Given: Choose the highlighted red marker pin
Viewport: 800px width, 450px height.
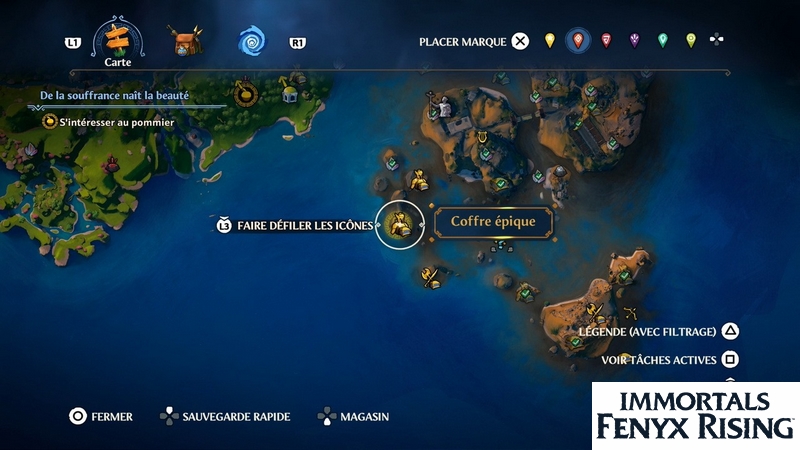Looking at the screenshot, I should (x=577, y=41).
